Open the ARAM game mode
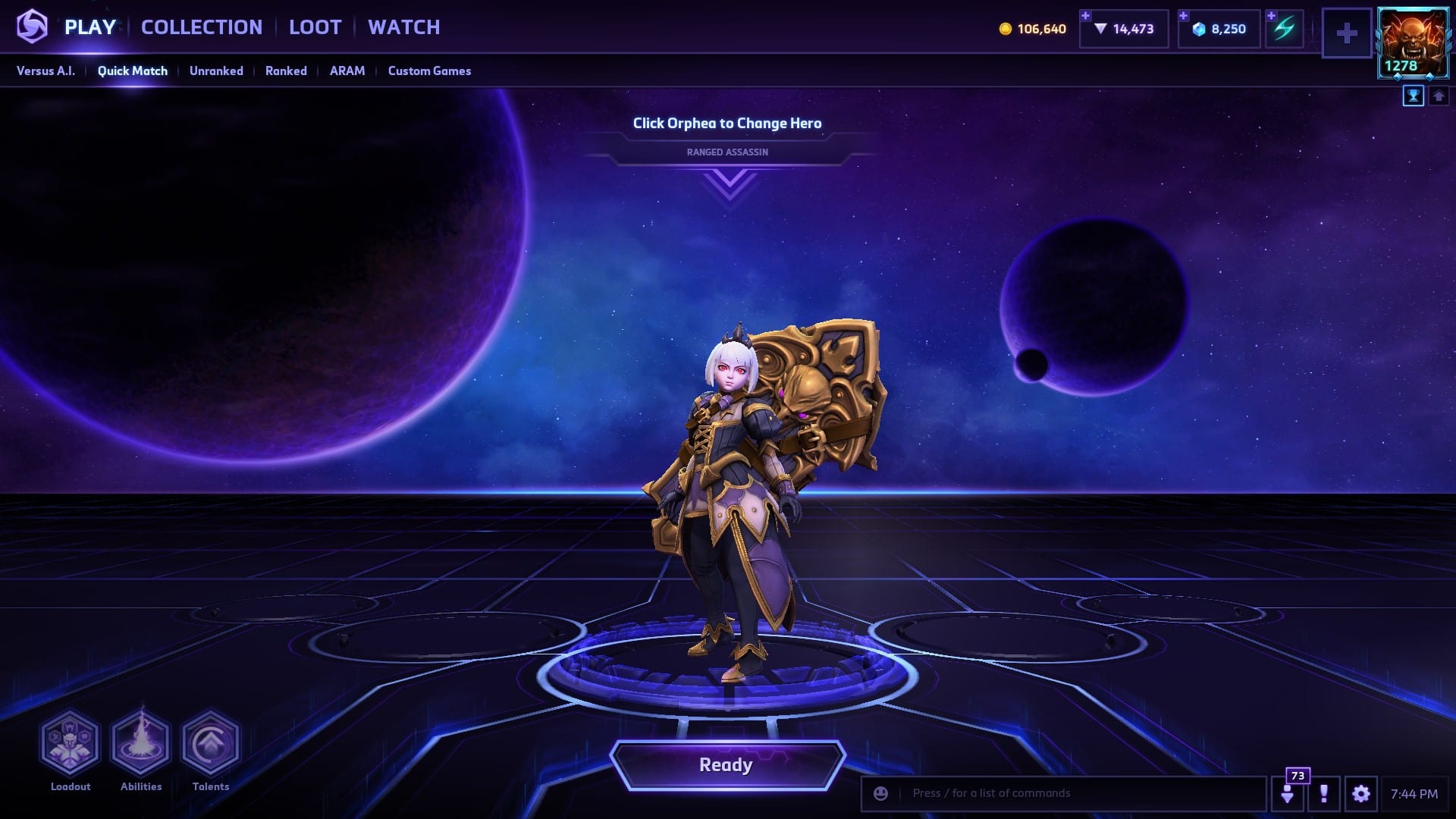The width and height of the screenshot is (1456, 819). (347, 71)
